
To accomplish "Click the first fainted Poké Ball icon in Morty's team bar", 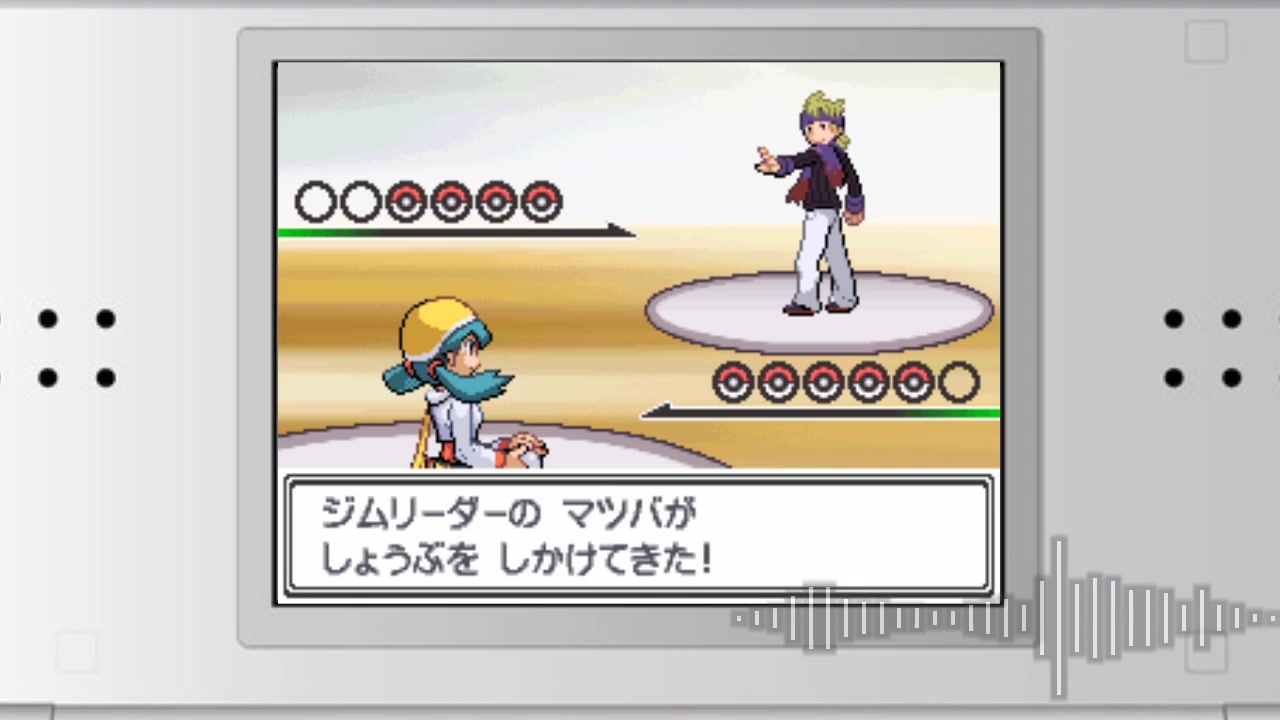I will click(x=315, y=202).
